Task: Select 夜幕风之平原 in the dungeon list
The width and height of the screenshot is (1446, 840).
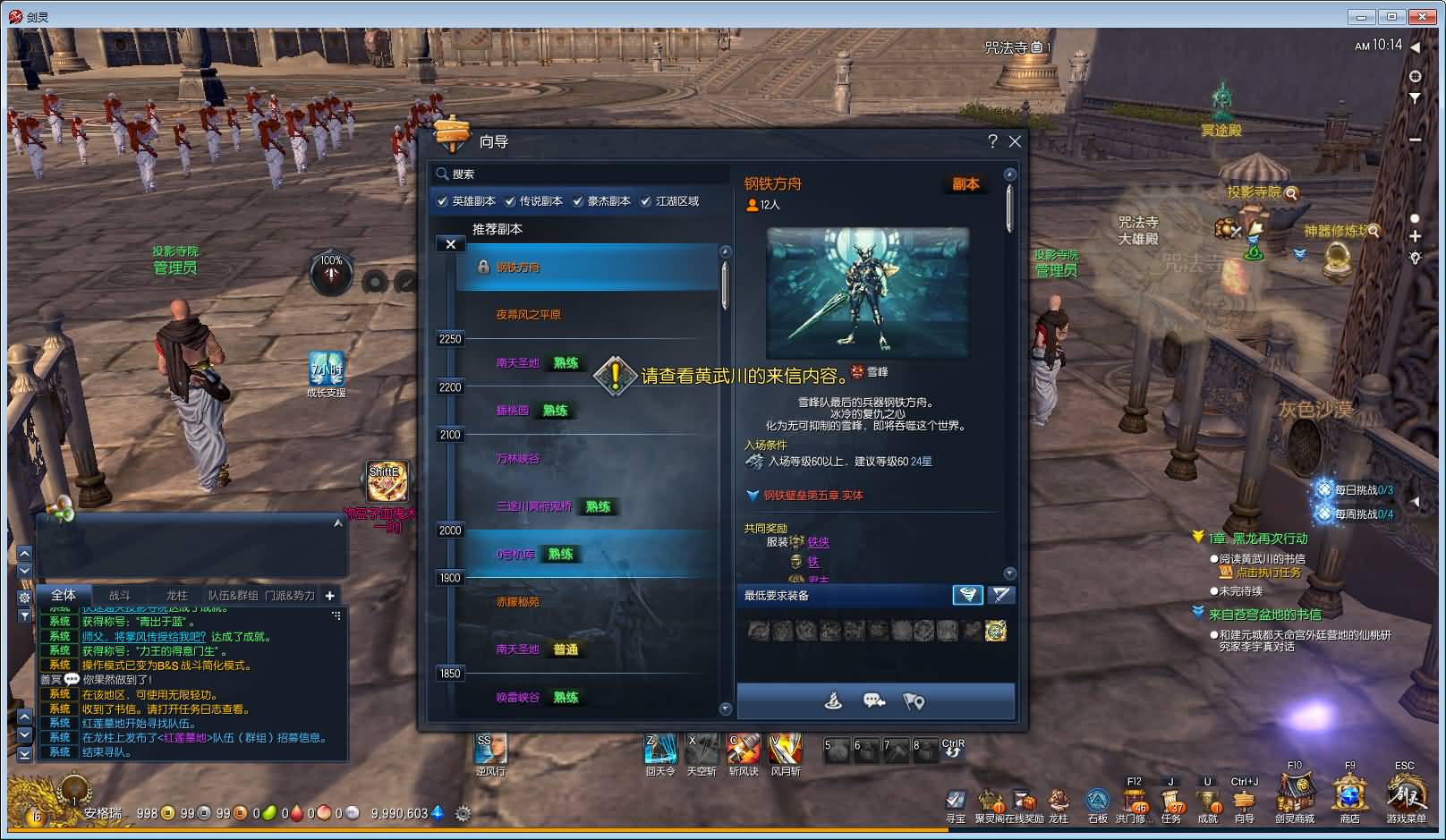Action: click(x=529, y=315)
